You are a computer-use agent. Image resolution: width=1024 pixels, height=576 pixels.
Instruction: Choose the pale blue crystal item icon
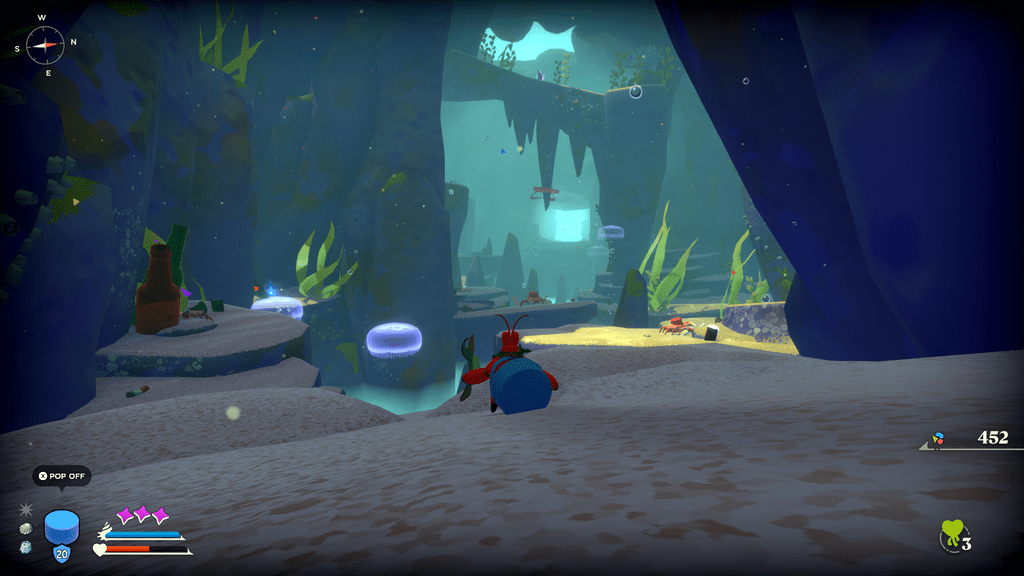26,548
